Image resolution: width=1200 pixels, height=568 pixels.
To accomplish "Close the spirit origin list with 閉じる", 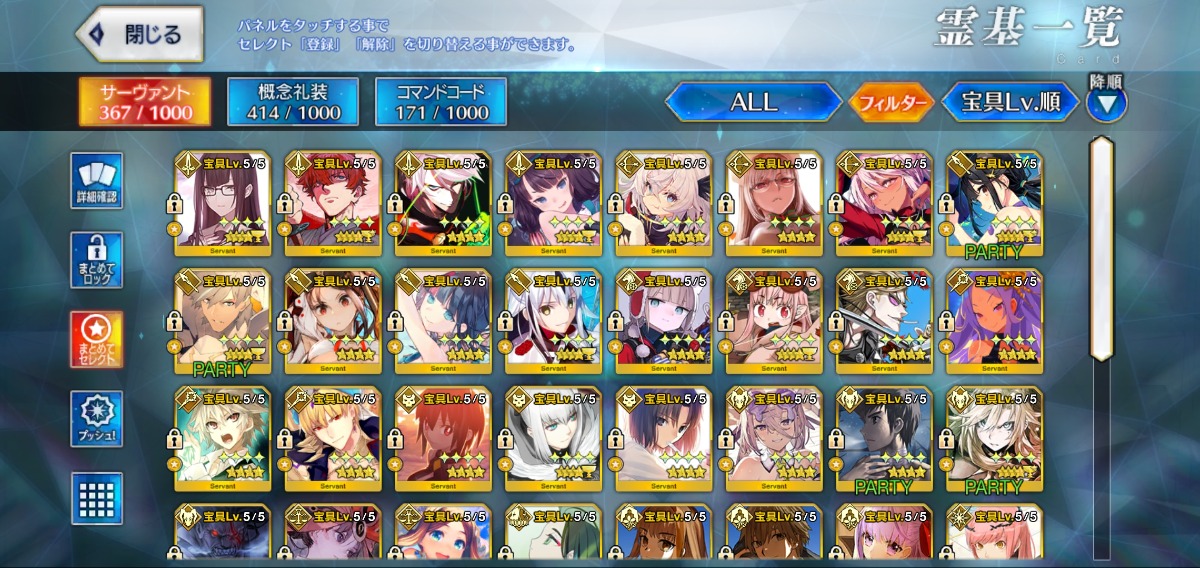I will pyautogui.click(x=140, y=34).
